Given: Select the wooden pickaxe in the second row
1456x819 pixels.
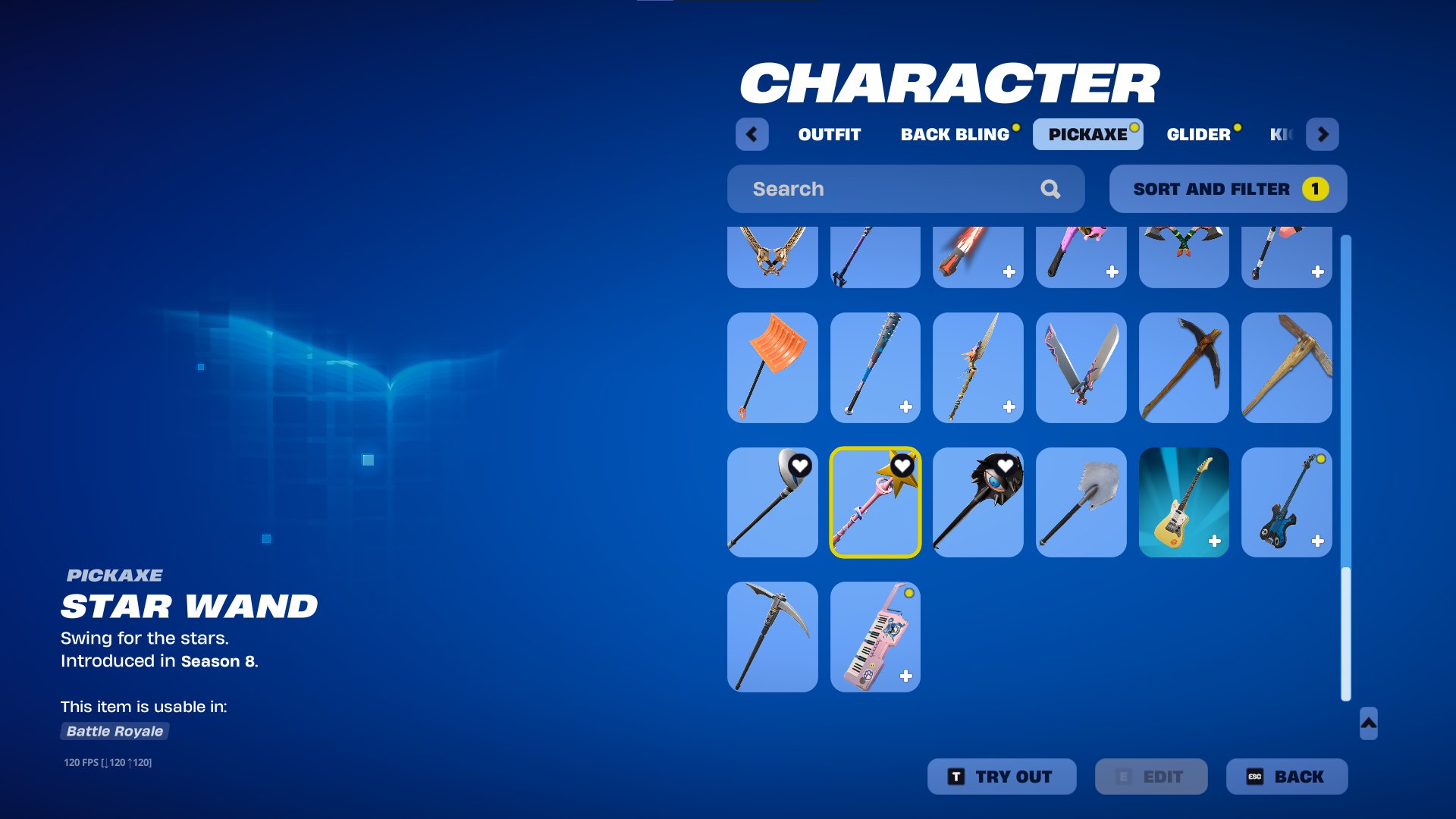Looking at the screenshot, I should coord(1287,367).
